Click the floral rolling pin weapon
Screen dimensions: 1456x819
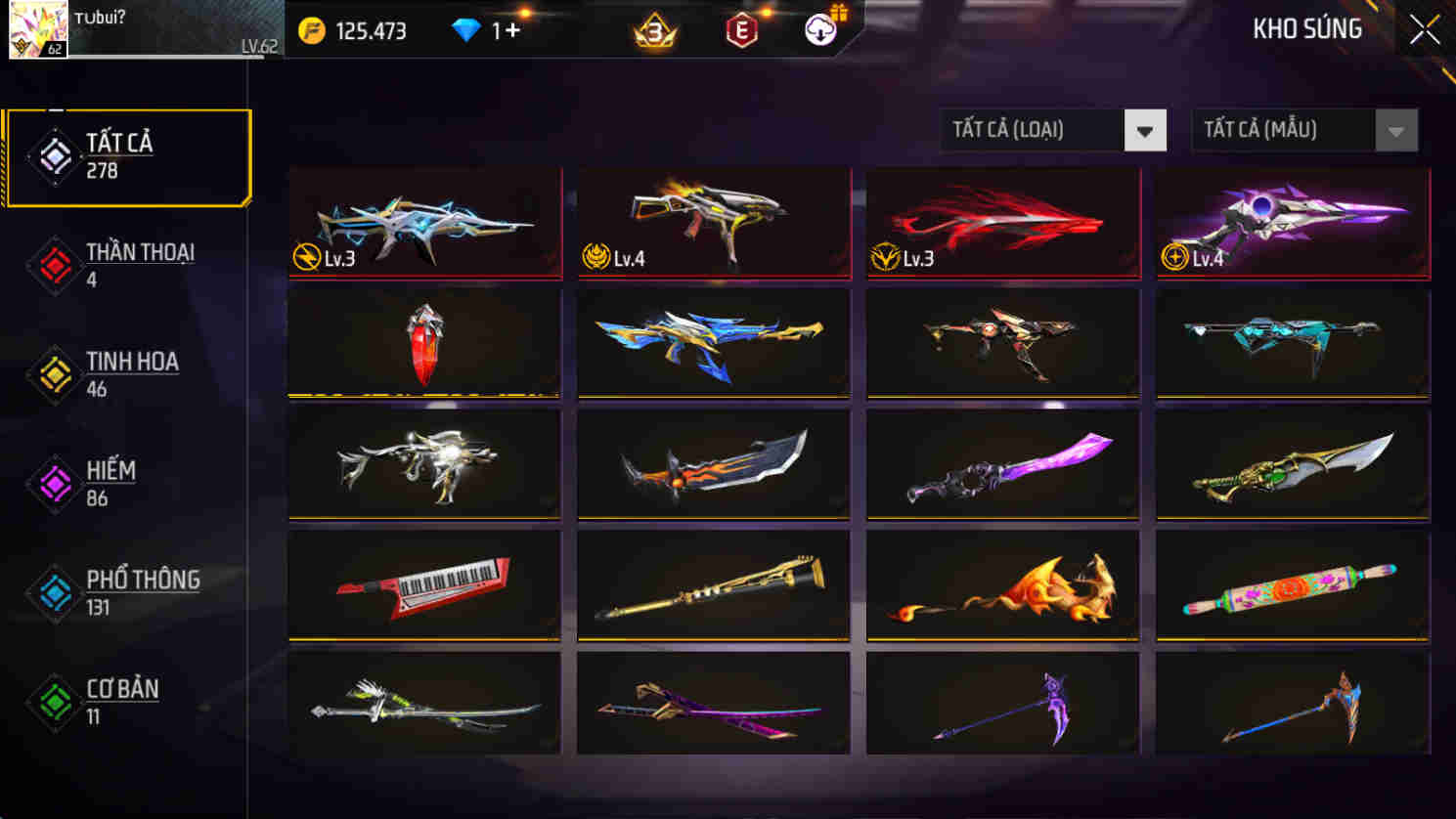[1291, 583]
